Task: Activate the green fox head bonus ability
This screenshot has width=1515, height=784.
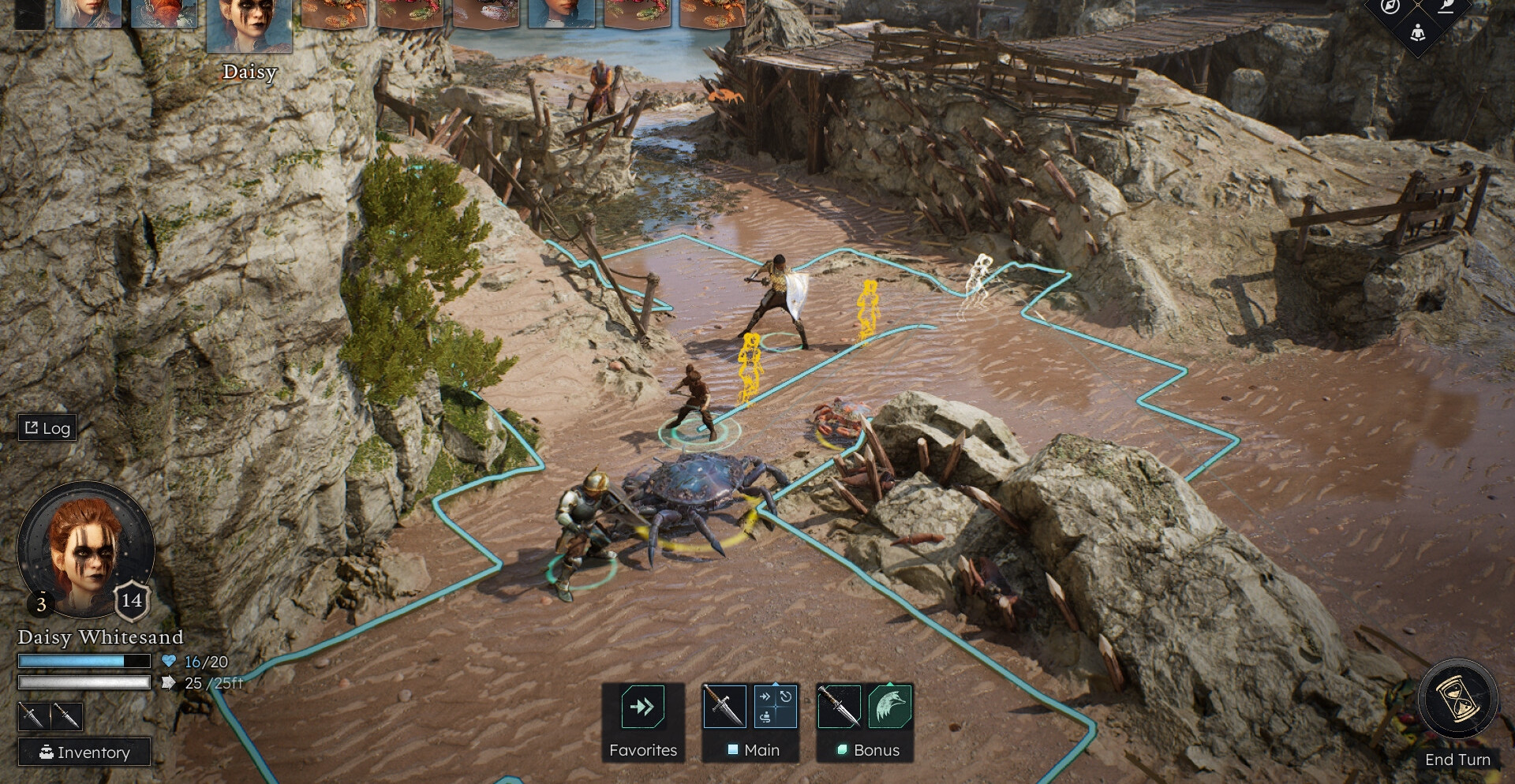Action: pyautogui.click(x=890, y=706)
